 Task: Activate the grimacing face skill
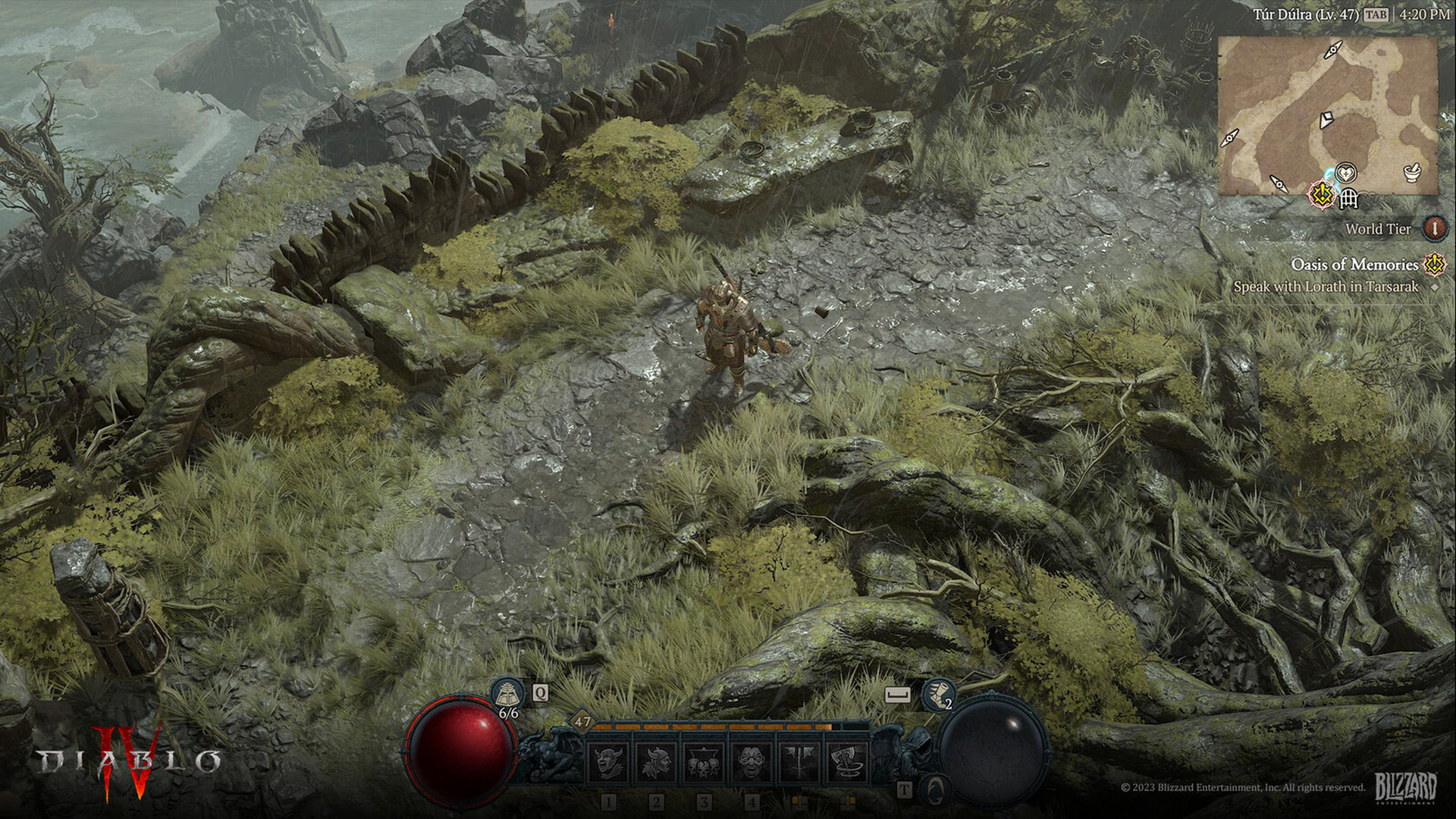(x=752, y=761)
